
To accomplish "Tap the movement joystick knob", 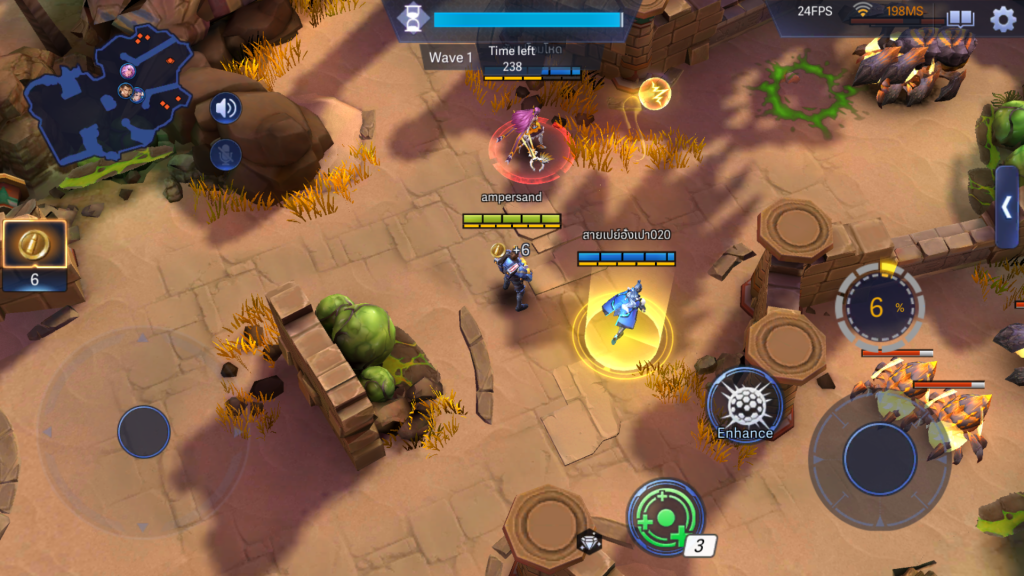I will point(144,432).
